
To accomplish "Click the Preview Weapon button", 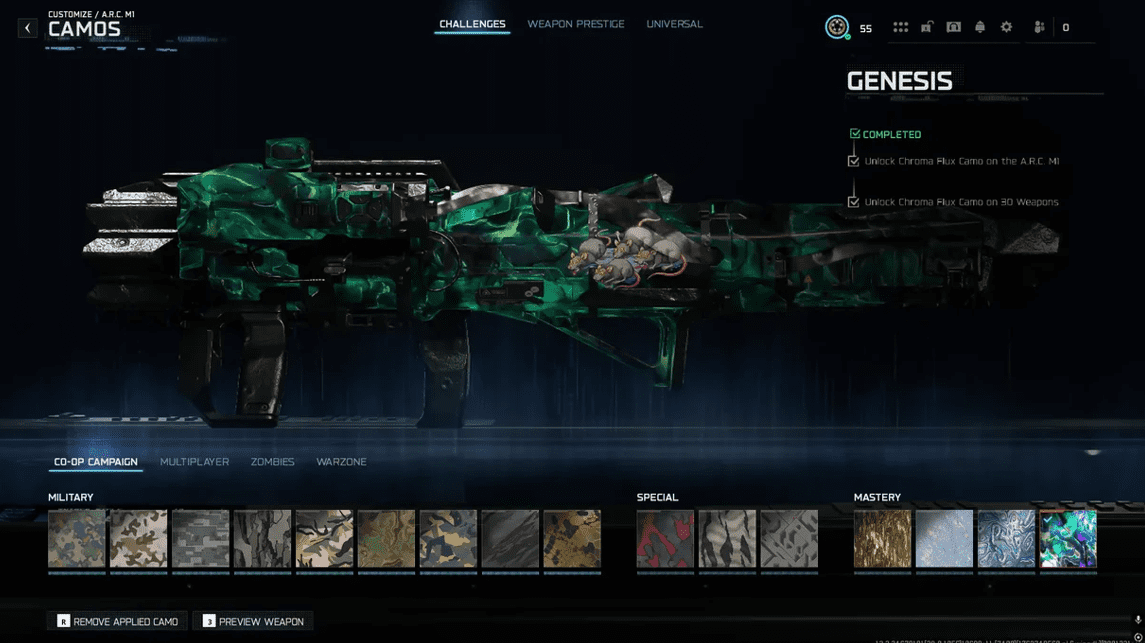I will coord(253,621).
